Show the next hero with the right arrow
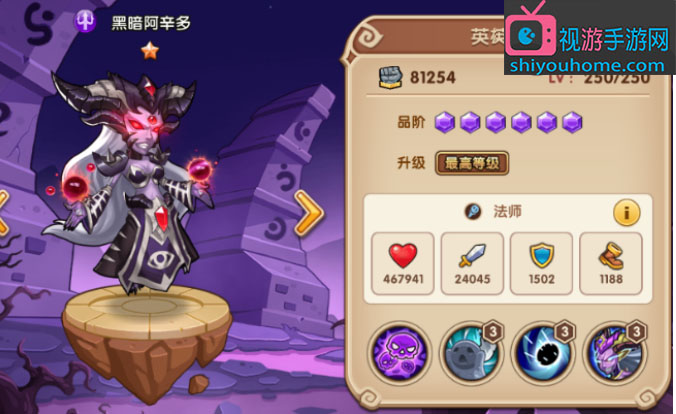The height and width of the screenshot is (414, 676). coord(307,213)
